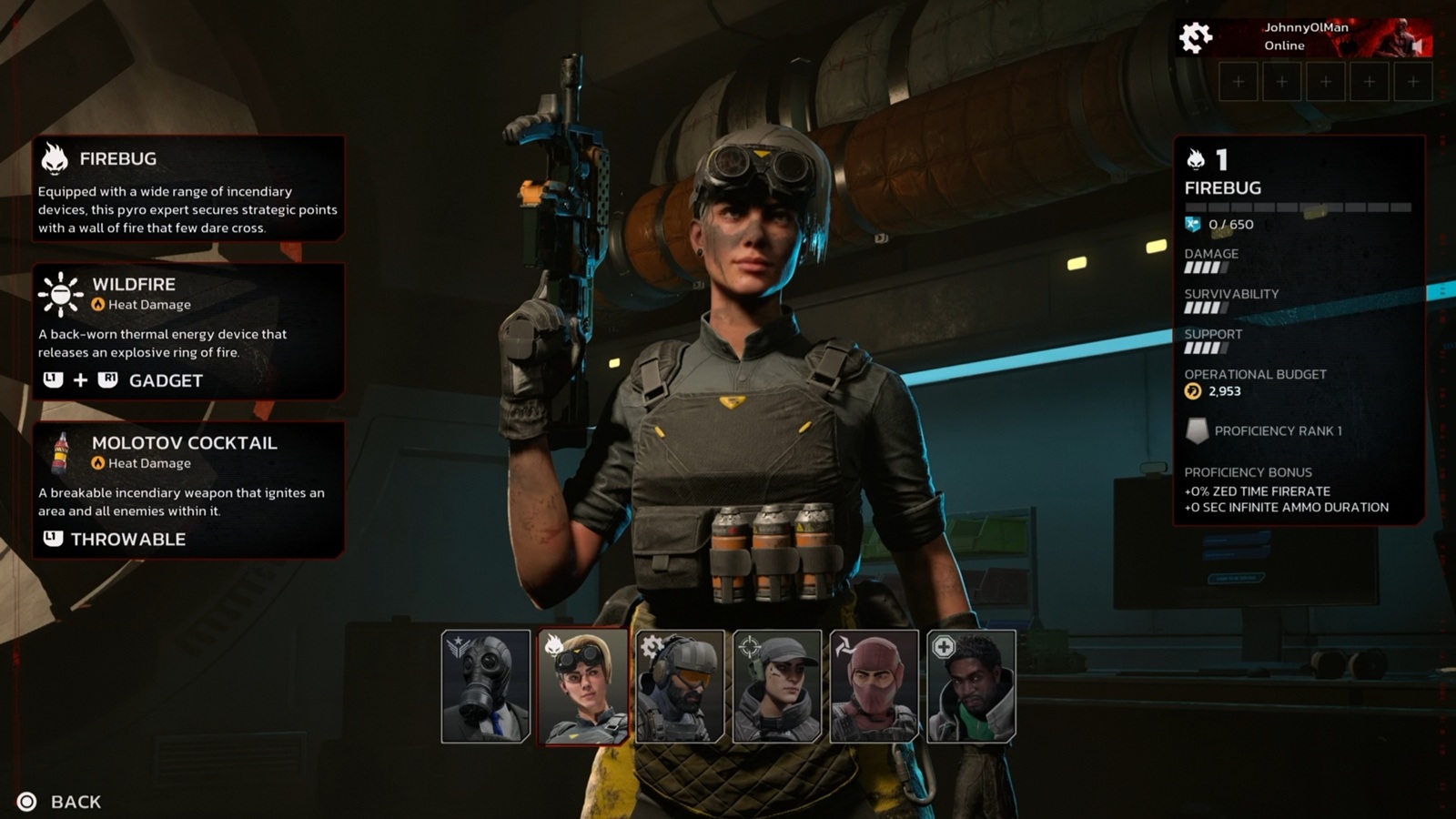Image resolution: width=1456 pixels, height=819 pixels.
Task: Open the Firebug perk description panel
Action: pyautogui.click(x=188, y=189)
